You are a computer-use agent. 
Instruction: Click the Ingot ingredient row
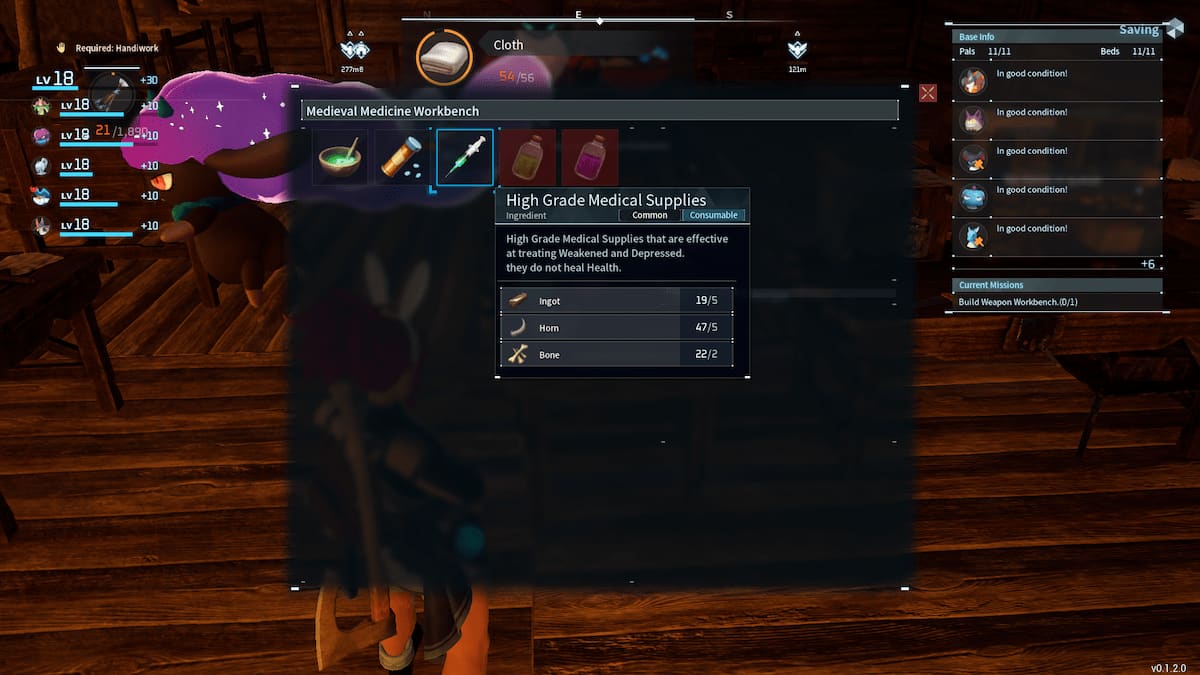(x=622, y=300)
